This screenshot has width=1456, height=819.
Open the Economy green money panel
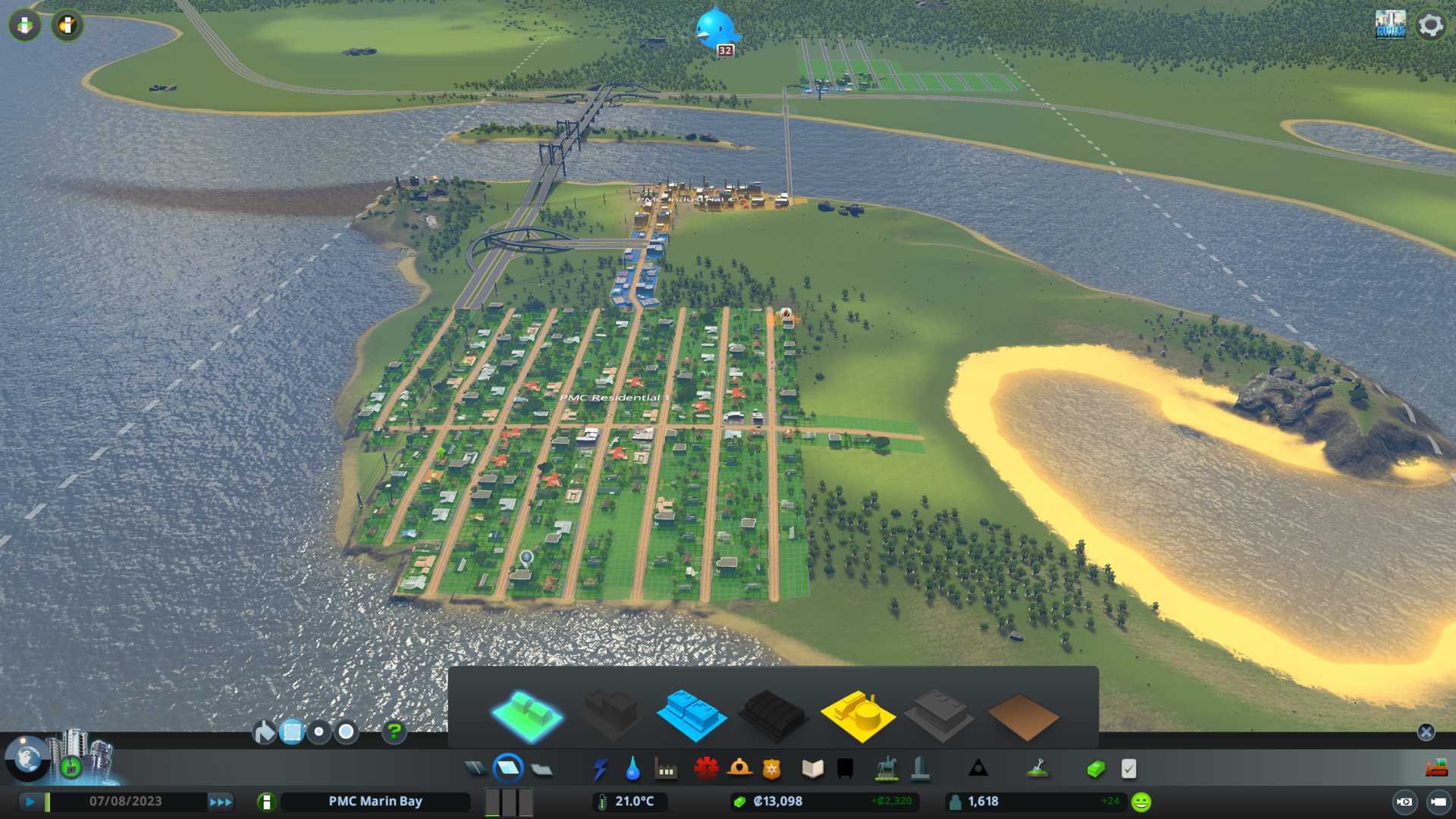click(1095, 769)
